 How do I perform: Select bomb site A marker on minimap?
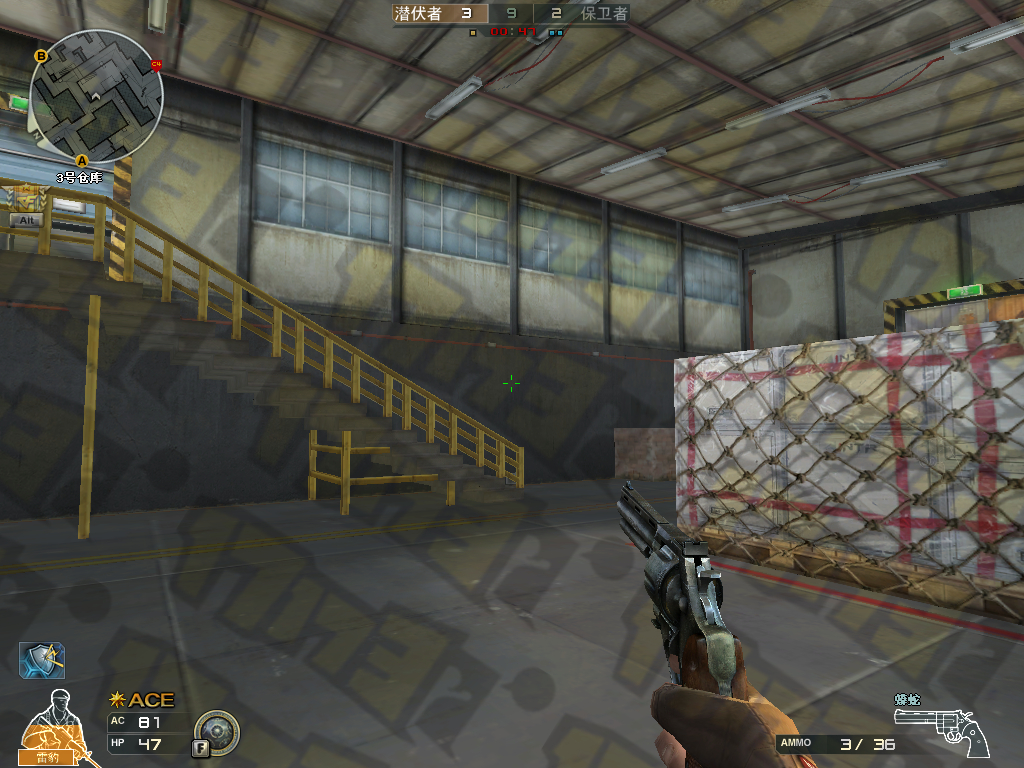point(82,159)
